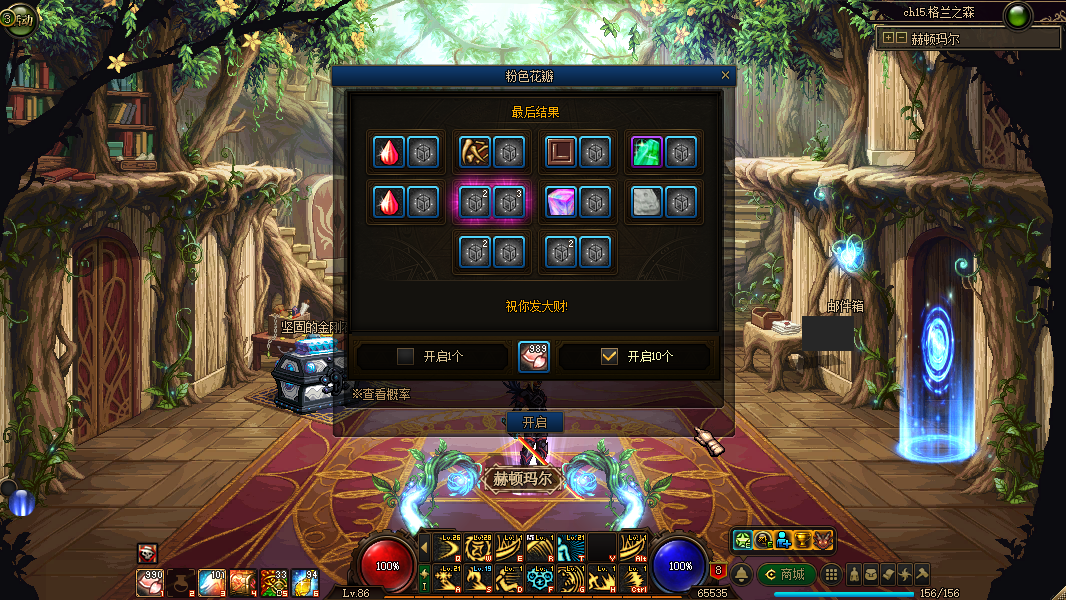Choose the rainbow crystal cube reward
Screen dimensions: 1066x600
click(x=561, y=202)
